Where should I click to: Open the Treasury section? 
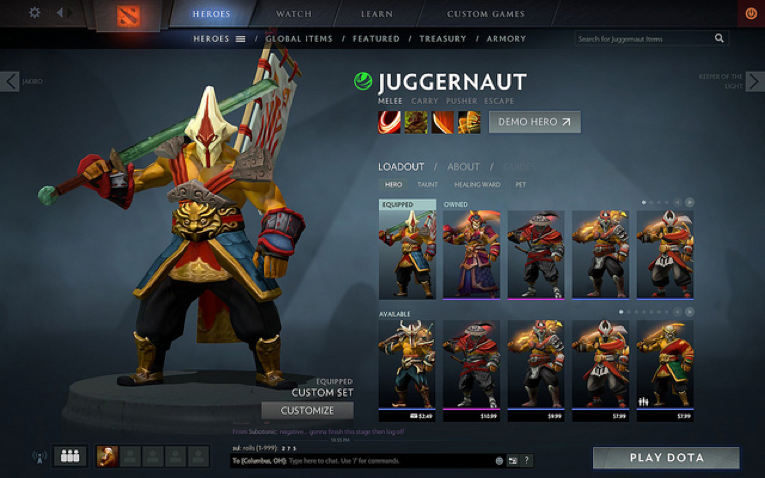tap(442, 39)
